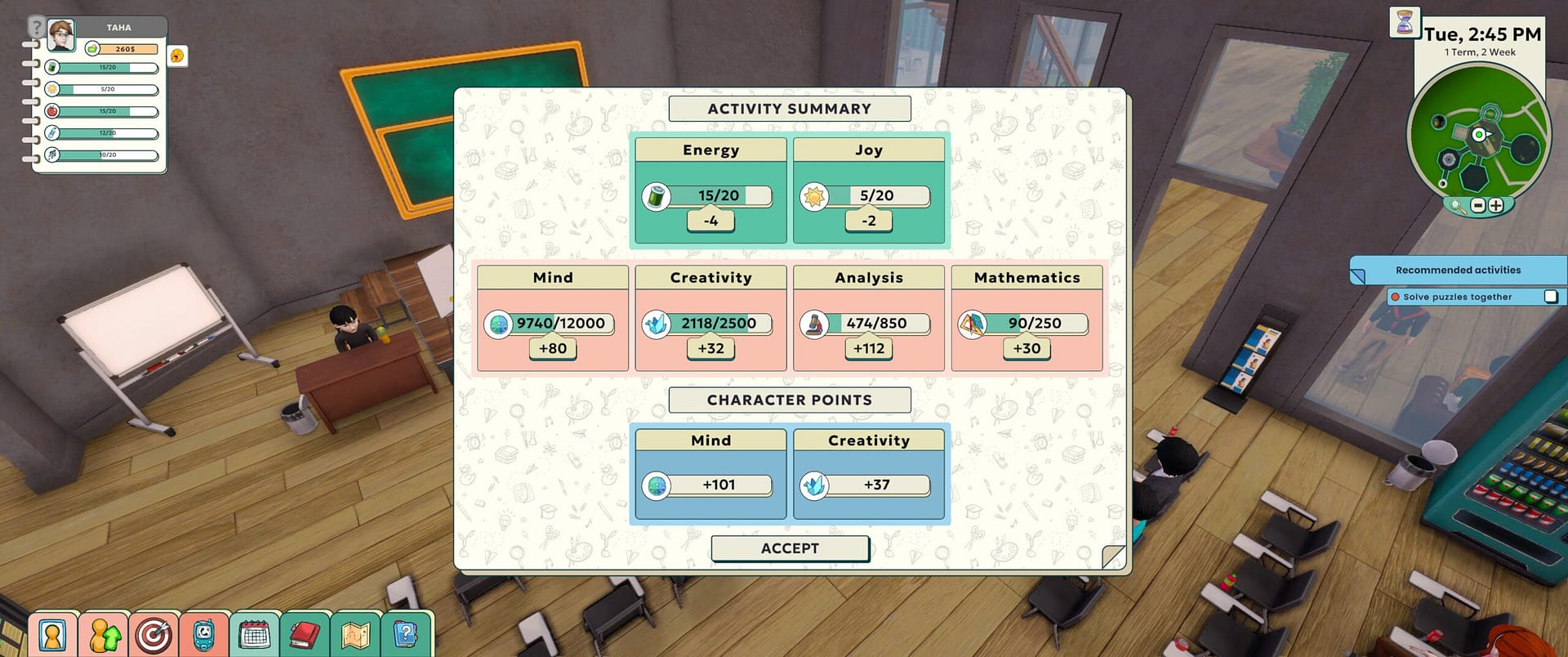Open the red journal book
Image resolution: width=1568 pixels, height=657 pixels.
(x=305, y=635)
